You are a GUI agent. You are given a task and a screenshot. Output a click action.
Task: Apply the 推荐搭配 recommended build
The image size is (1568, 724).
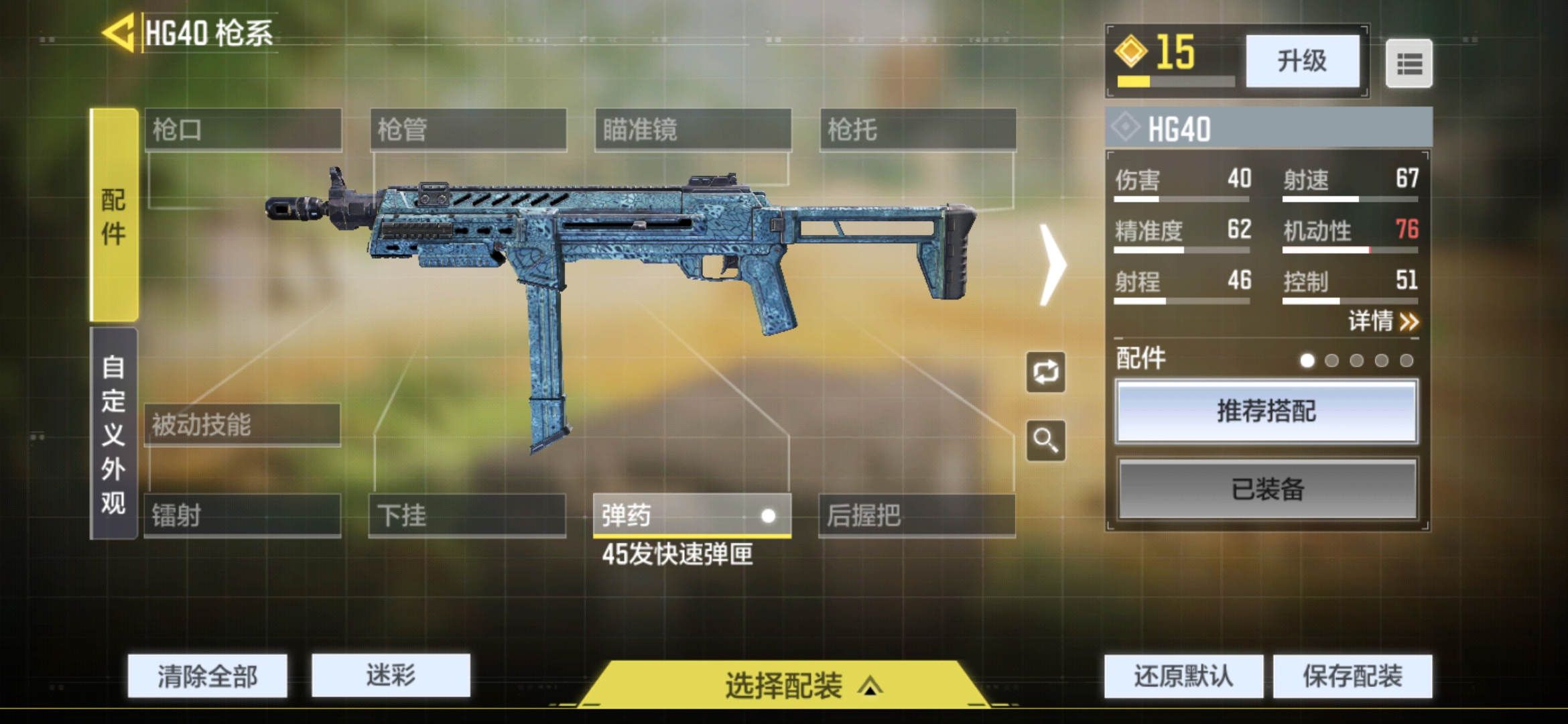pyautogui.click(x=1266, y=411)
